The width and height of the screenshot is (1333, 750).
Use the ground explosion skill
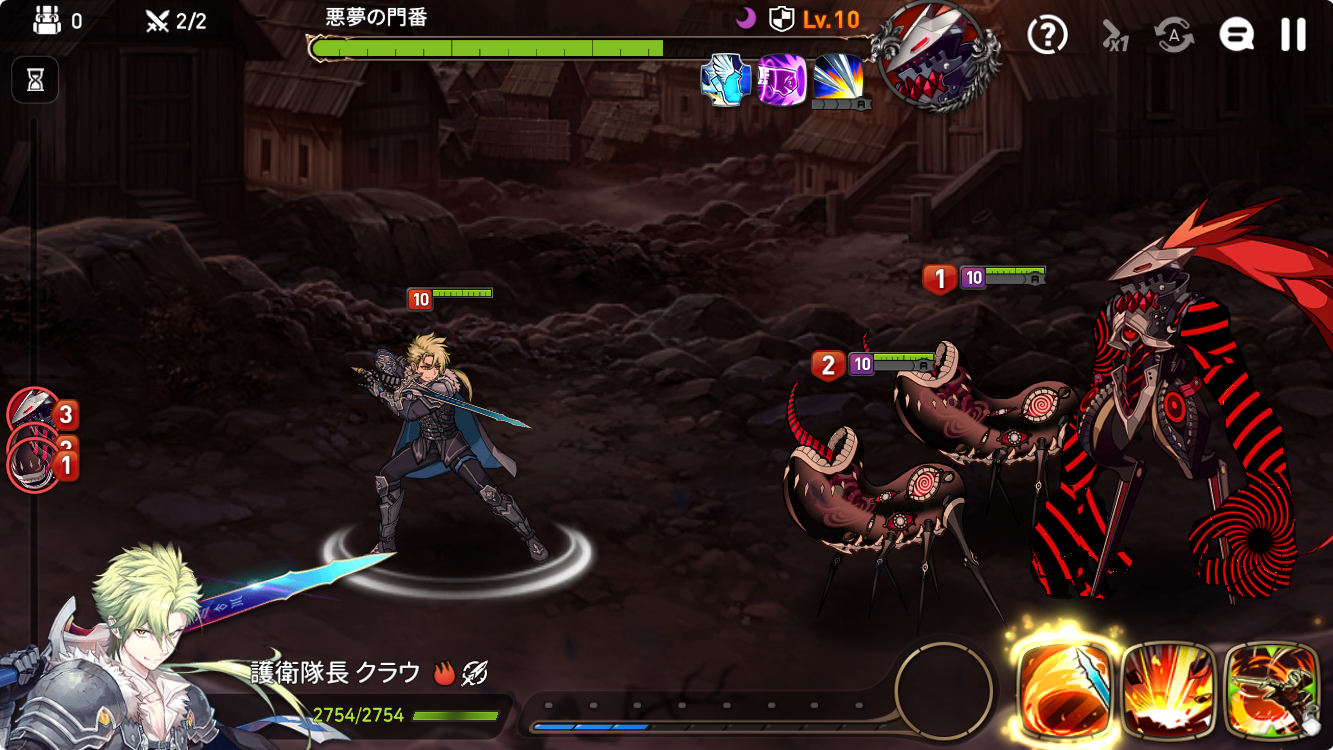1168,689
